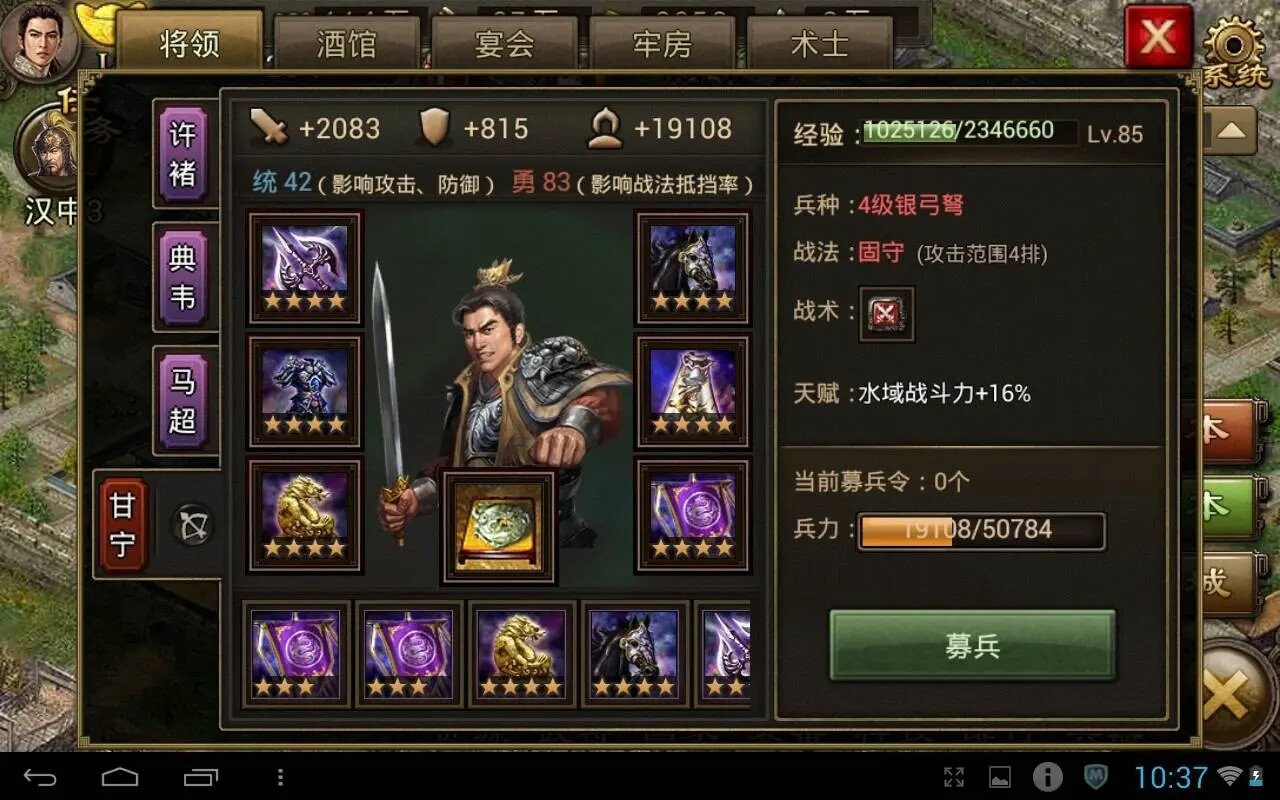The height and width of the screenshot is (800, 1280).
Task: Open the 系统 settings gear
Action: 1235,42
